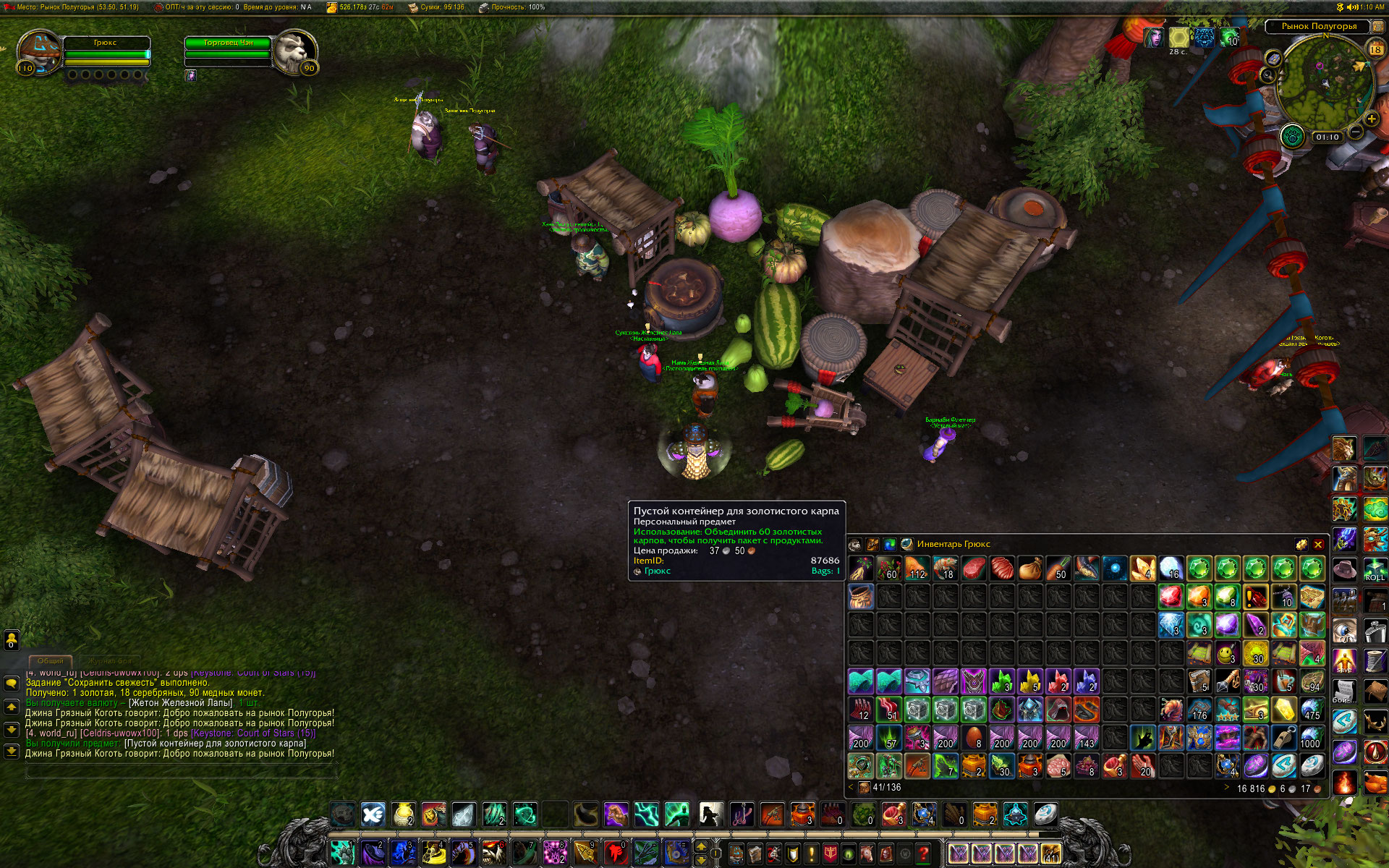Switch to the Общий chat tab
The height and width of the screenshot is (868, 1389).
pyautogui.click(x=50, y=660)
